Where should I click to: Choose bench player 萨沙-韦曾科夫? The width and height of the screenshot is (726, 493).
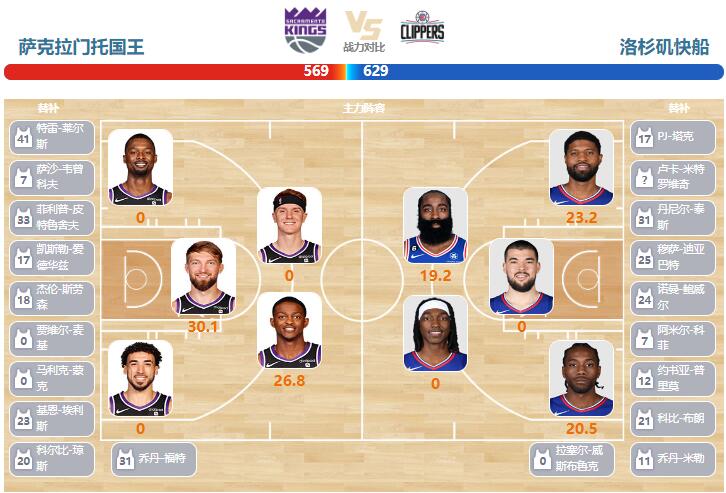[x=52, y=177]
